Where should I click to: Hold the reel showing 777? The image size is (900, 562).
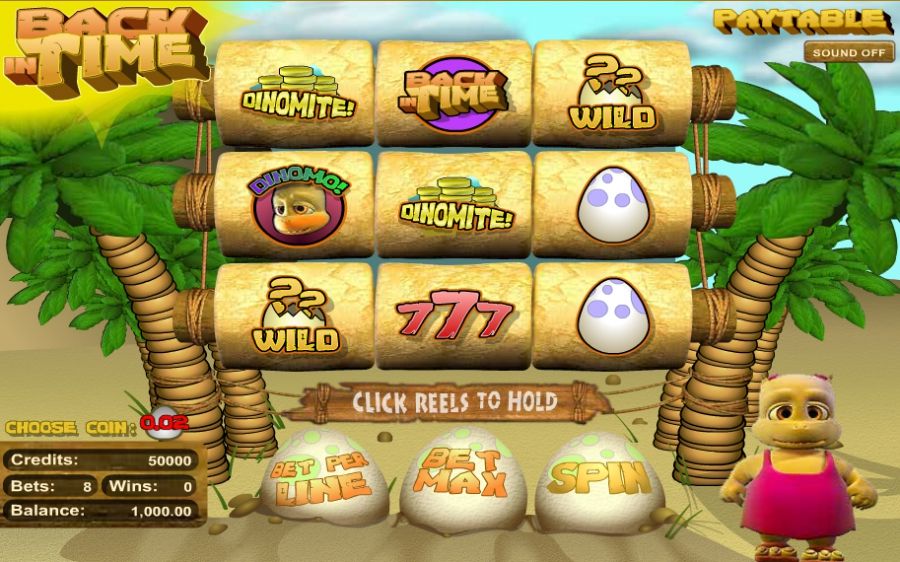click(454, 317)
